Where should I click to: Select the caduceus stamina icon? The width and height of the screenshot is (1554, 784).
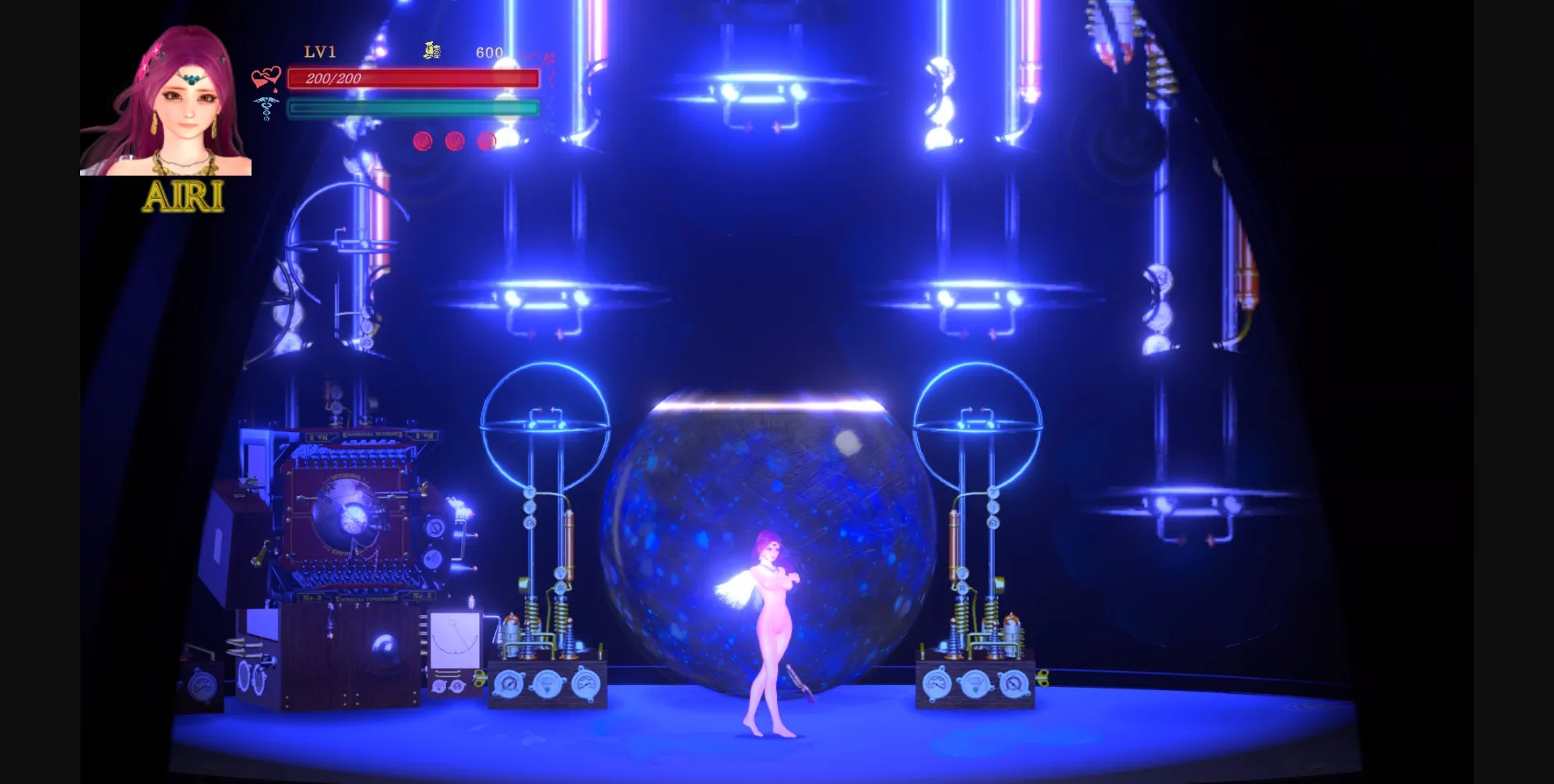point(265,108)
